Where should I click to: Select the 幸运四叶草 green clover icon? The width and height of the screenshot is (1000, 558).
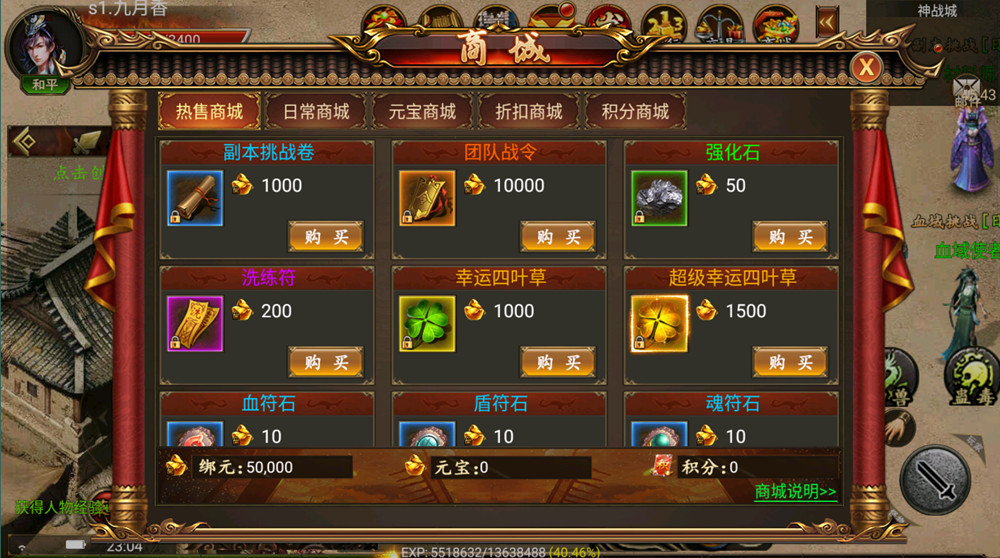point(427,324)
